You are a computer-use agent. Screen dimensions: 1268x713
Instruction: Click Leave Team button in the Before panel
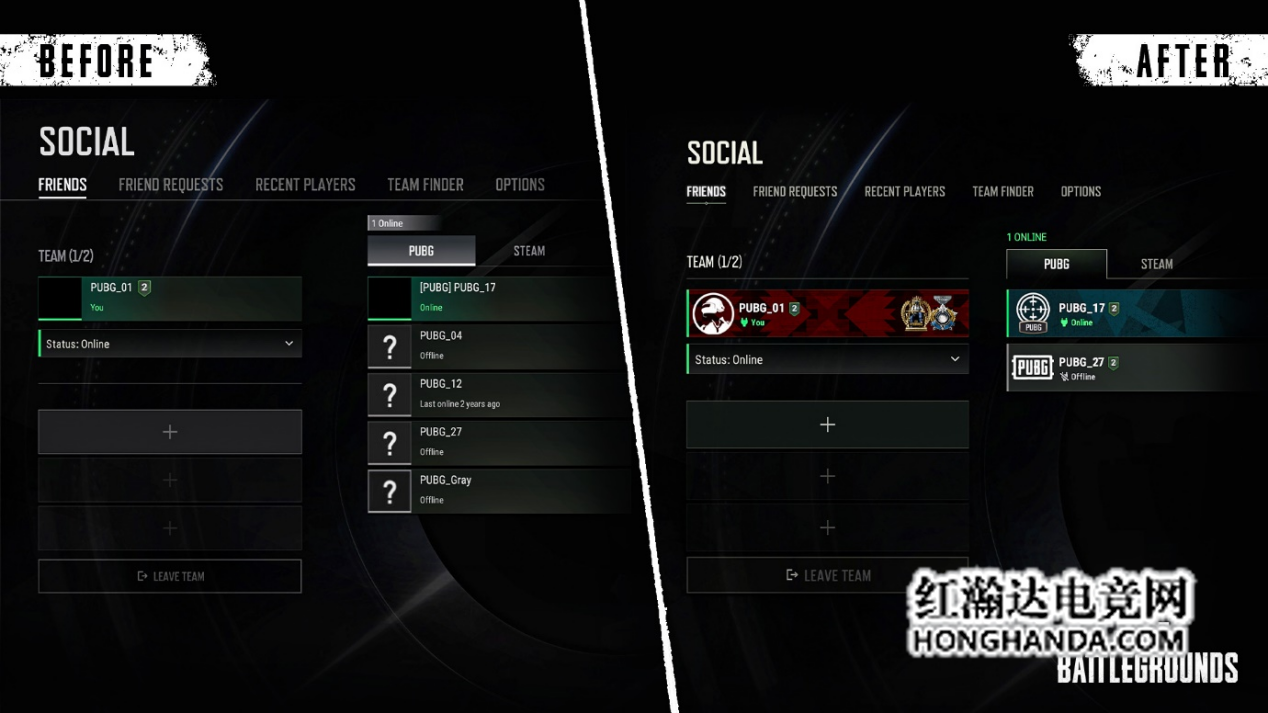click(x=170, y=576)
